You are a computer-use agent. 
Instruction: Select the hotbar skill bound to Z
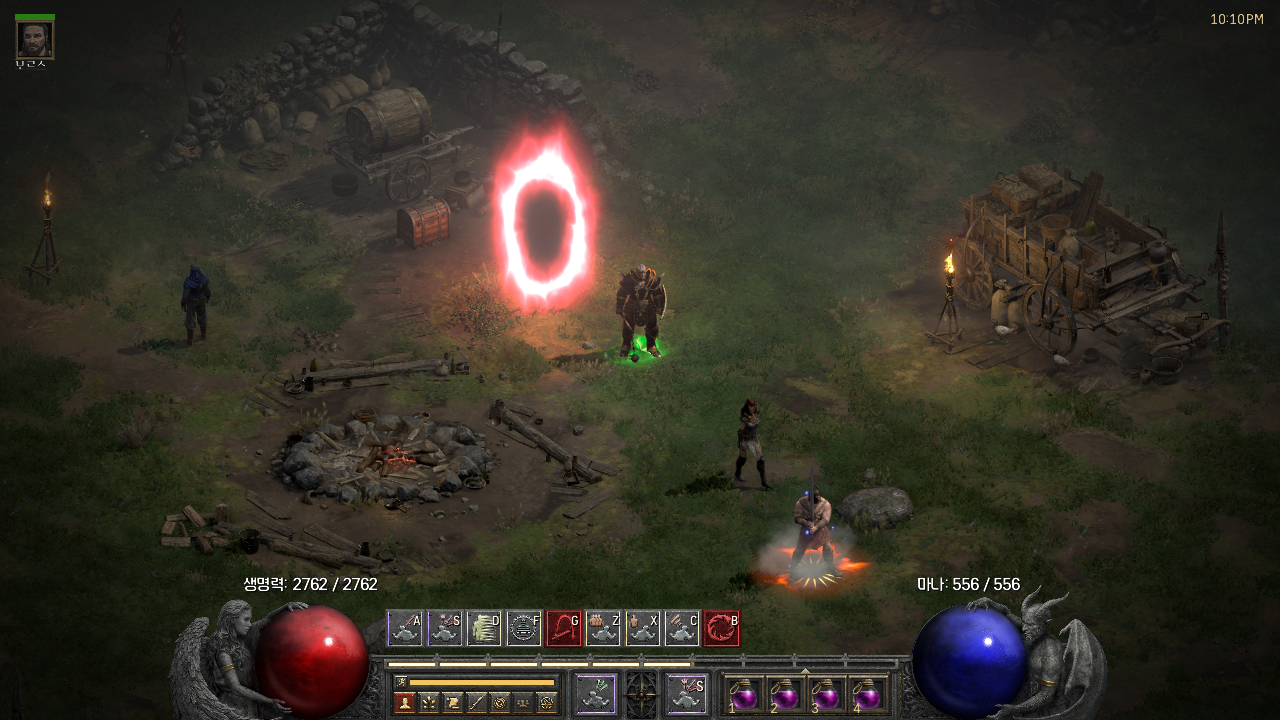603,628
